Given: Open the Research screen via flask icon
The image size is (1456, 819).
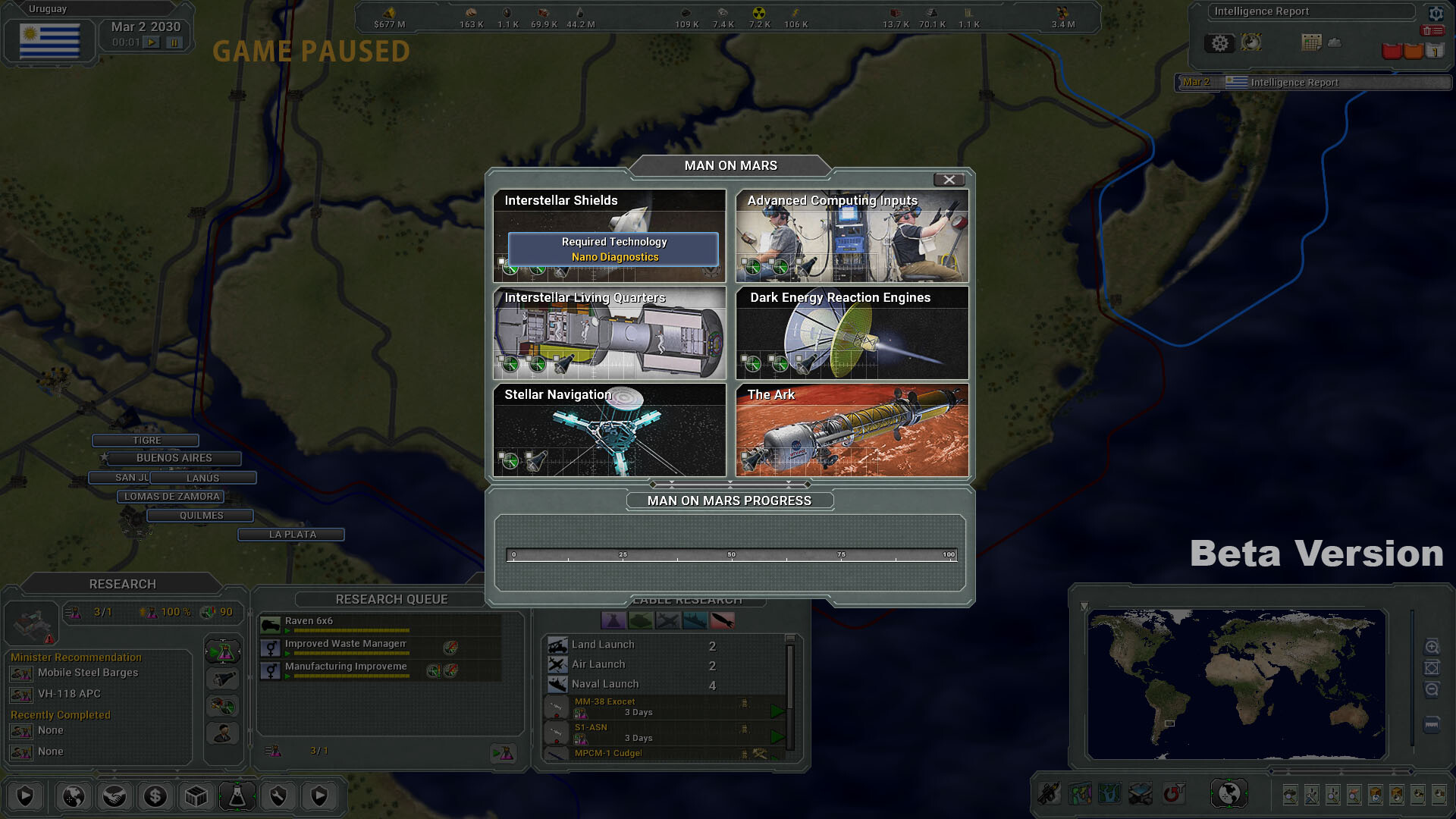Looking at the screenshot, I should tap(237, 796).
